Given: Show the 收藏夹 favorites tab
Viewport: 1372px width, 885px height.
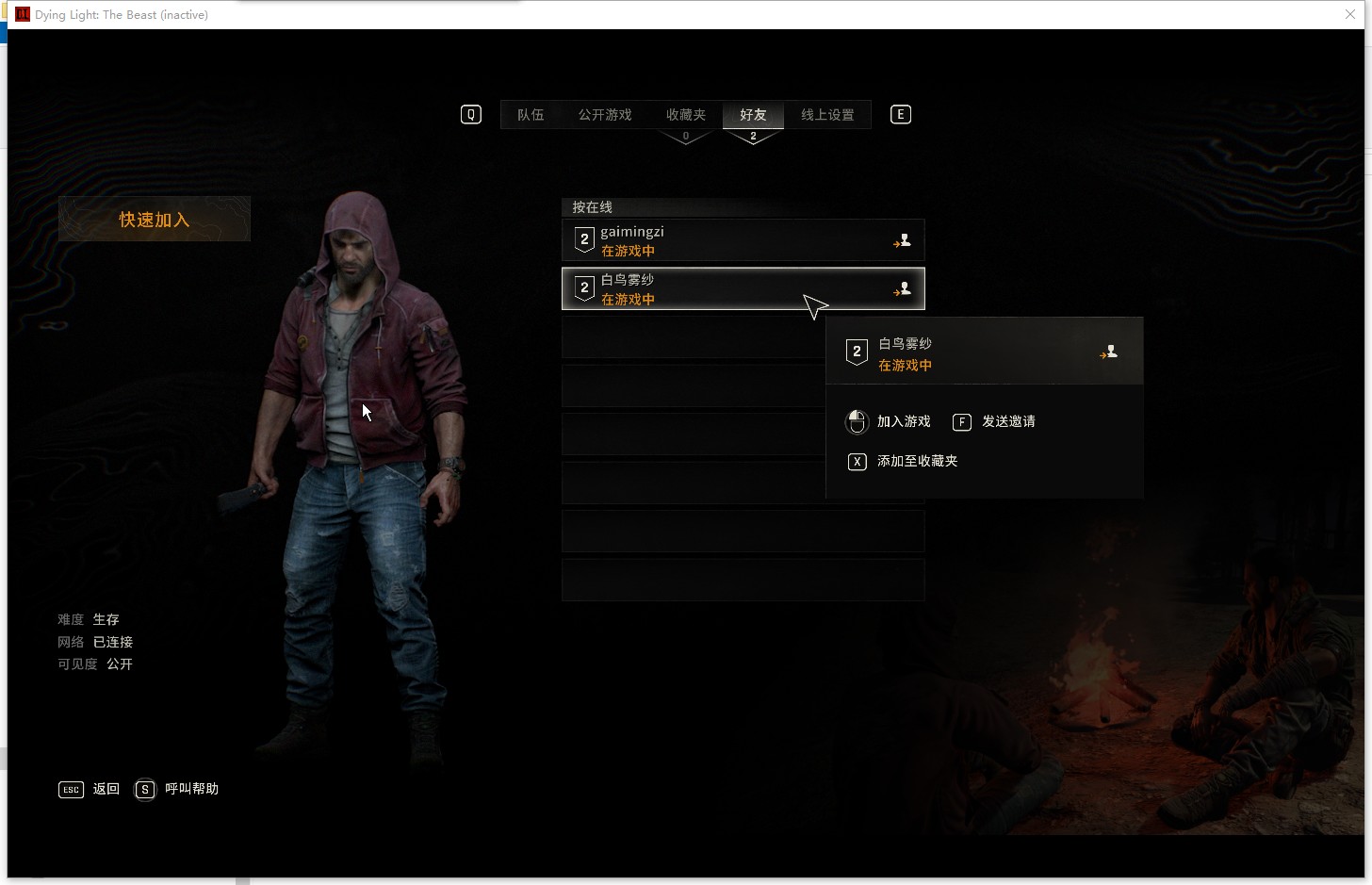Looking at the screenshot, I should coord(685,115).
